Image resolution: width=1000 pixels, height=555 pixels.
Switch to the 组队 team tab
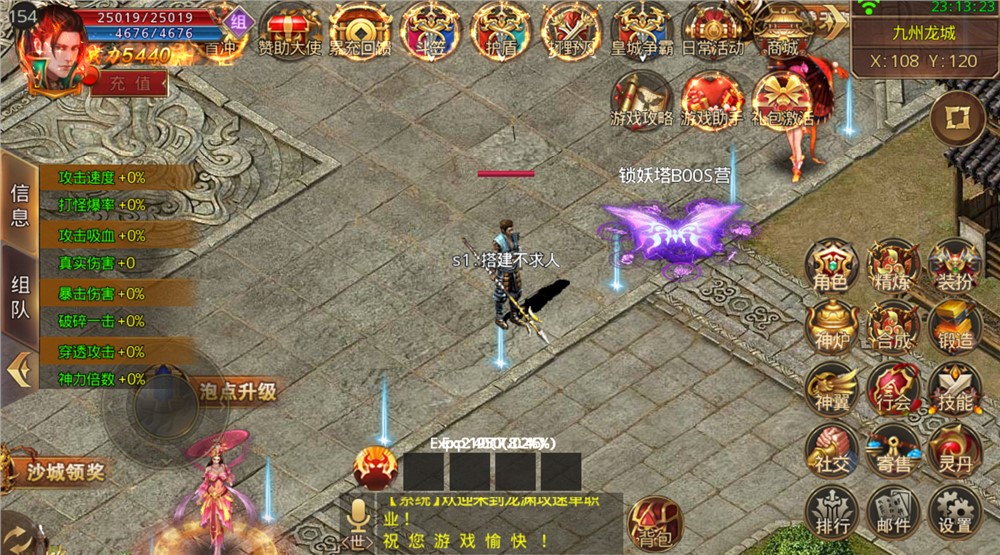20,297
